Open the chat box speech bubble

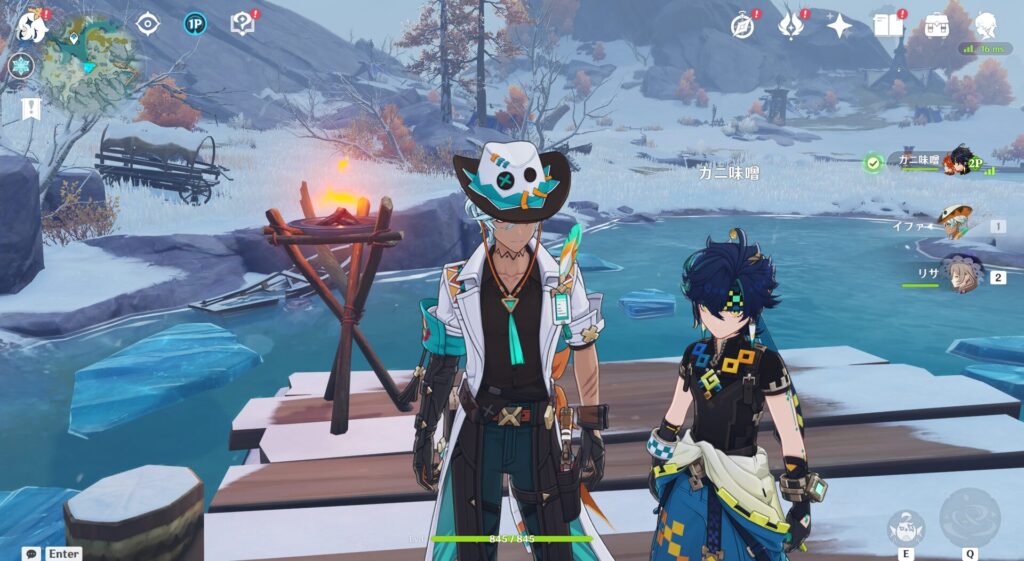click(33, 553)
